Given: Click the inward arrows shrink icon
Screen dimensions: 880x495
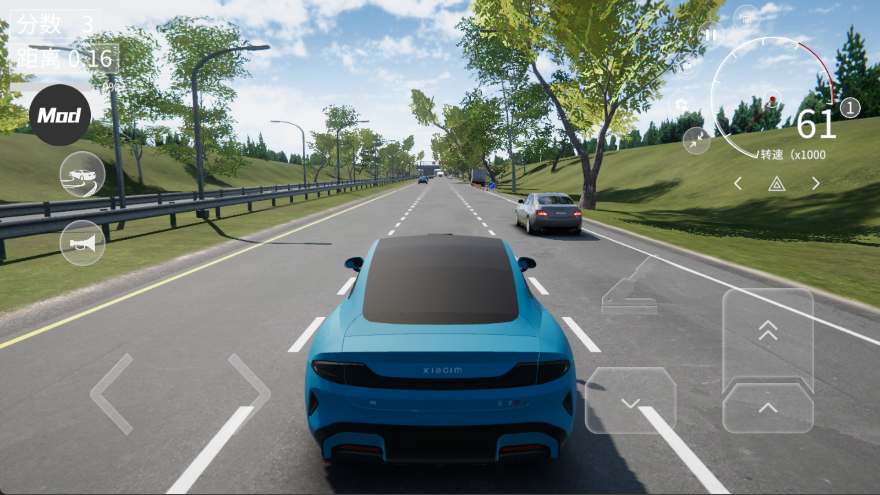Looking at the screenshot, I should (696, 140).
